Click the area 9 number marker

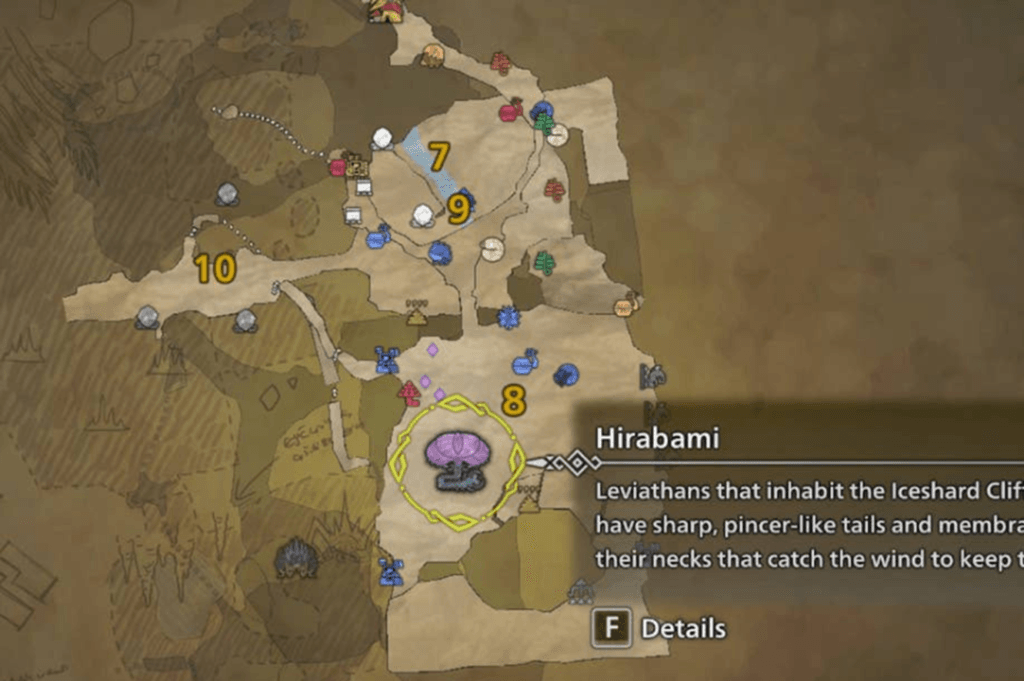[458, 209]
